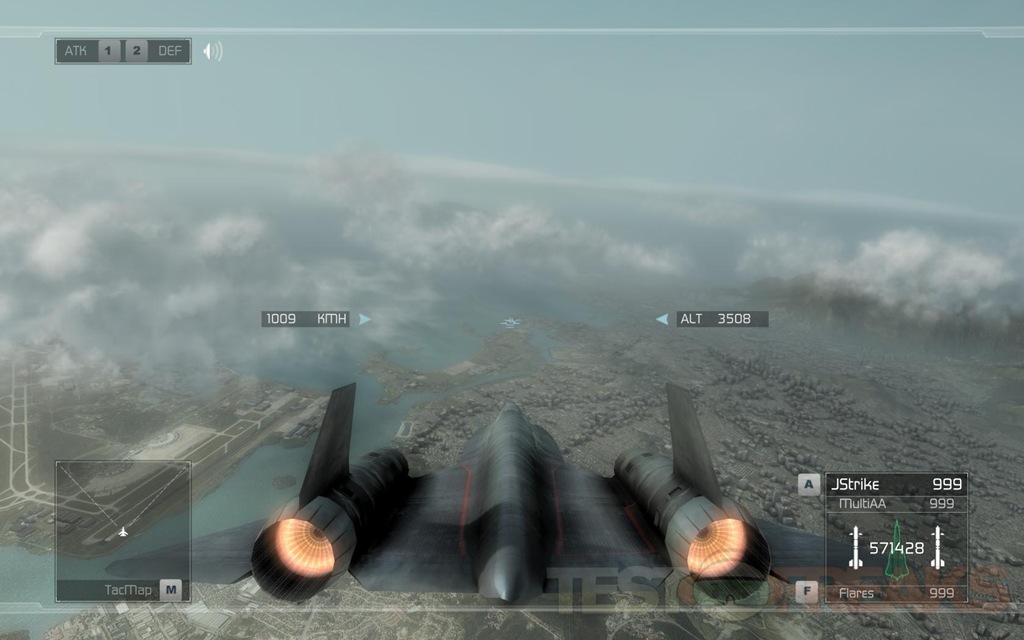Screen dimensions: 1024x640
Task: Switch to the MultiAA missile entry
Action: (895, 504)
